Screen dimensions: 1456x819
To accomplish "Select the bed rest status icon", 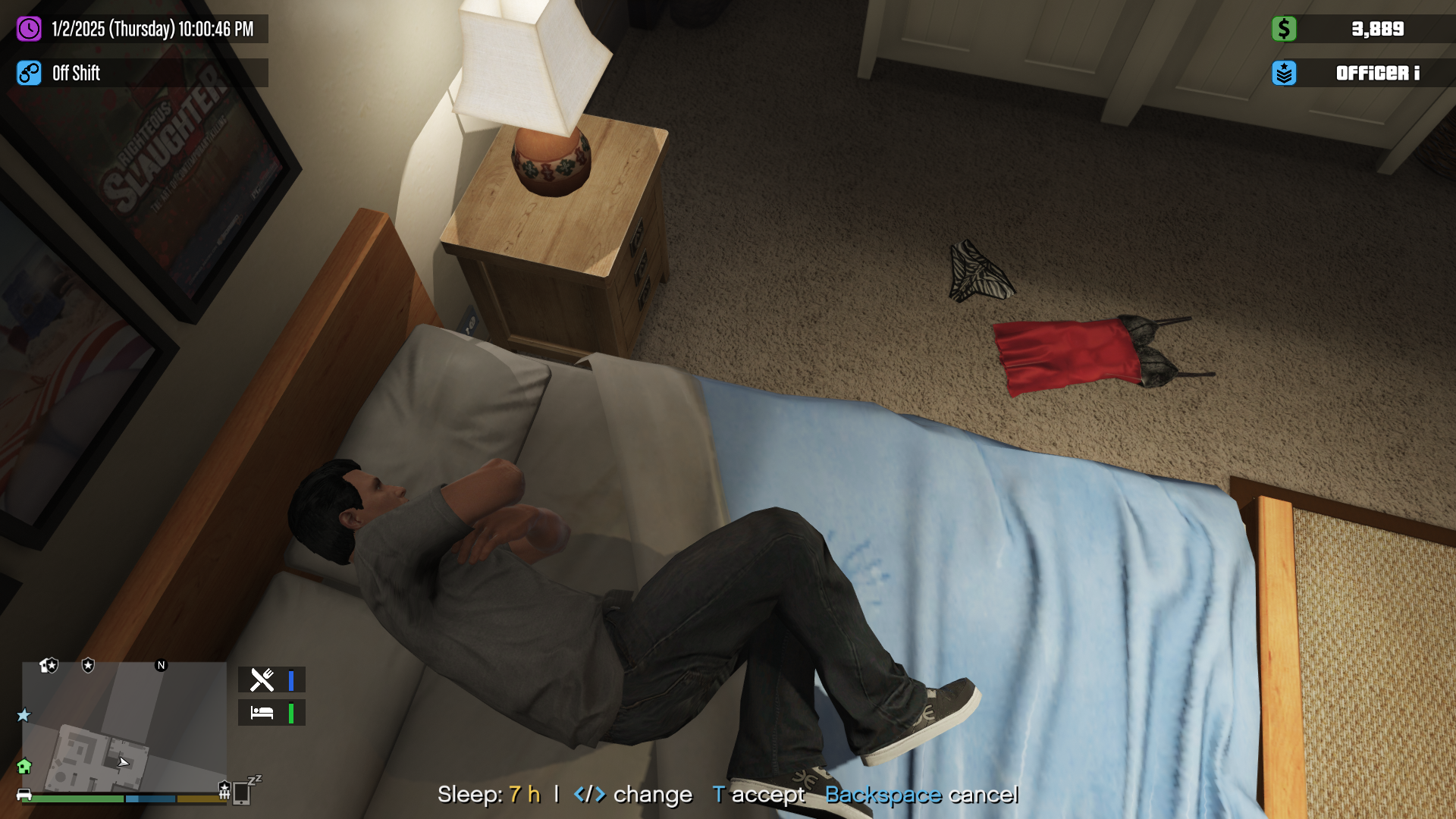I will point(262,713).
